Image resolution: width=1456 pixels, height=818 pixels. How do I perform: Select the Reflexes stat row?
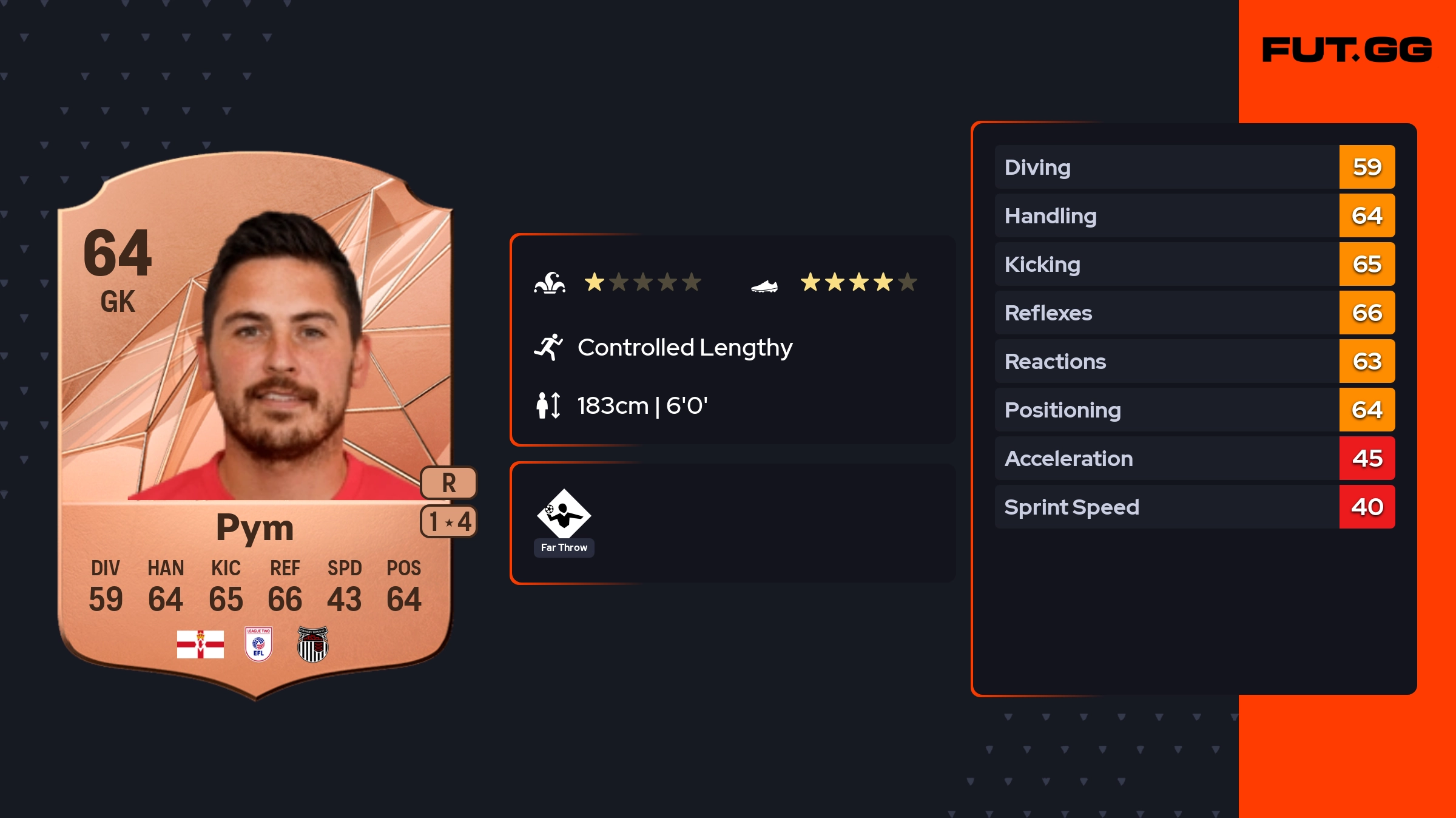[x=1194, y=313]
